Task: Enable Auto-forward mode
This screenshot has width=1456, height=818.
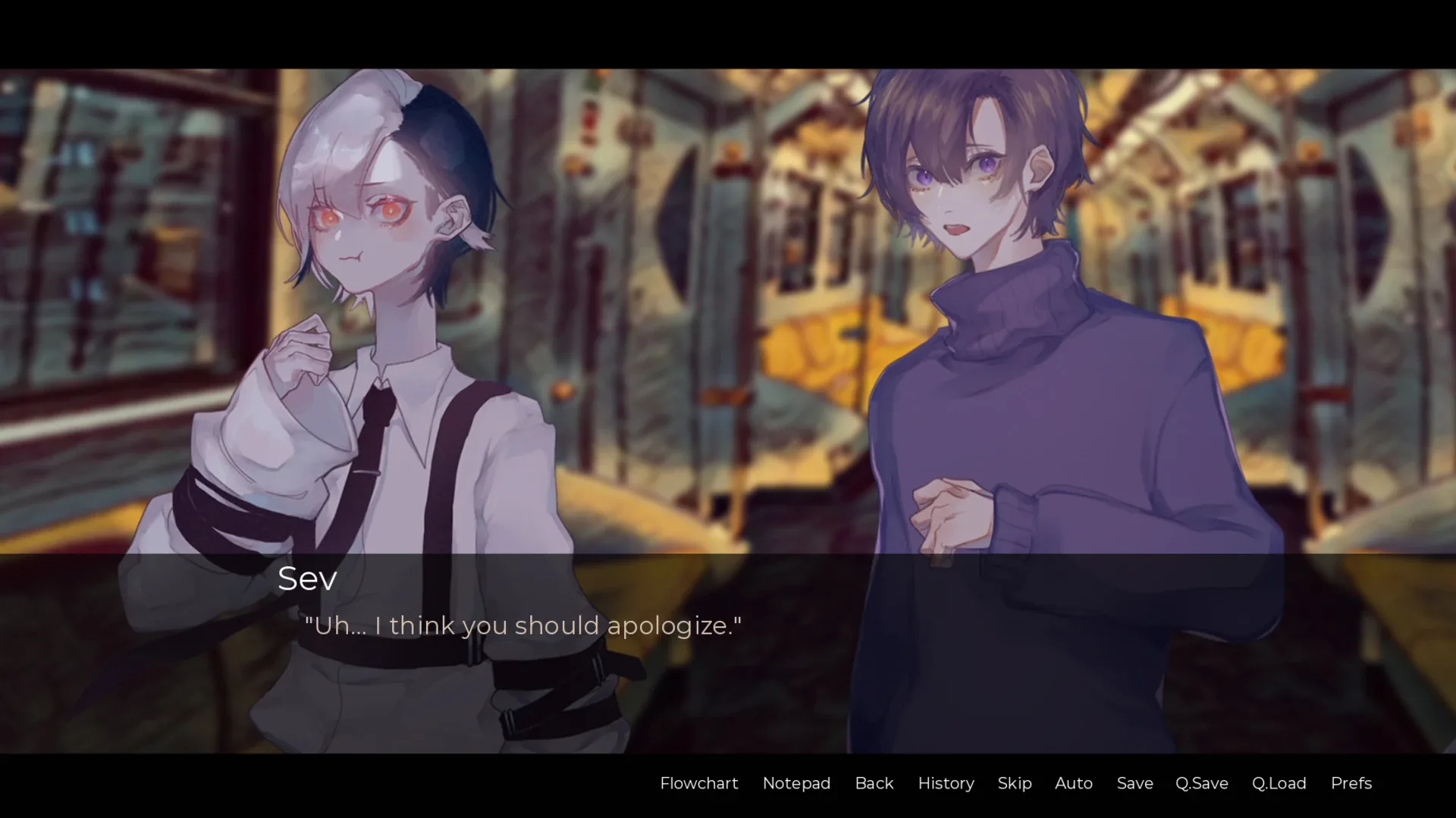Action: point(1073,783)
